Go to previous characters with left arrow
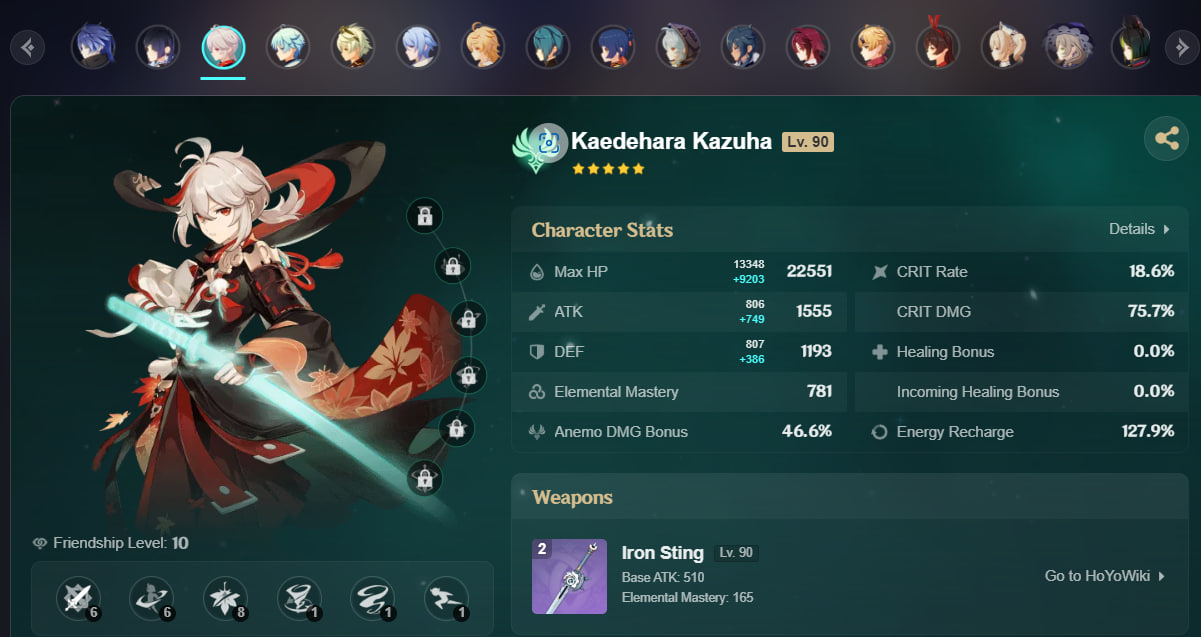 click(x=28, y=46)
